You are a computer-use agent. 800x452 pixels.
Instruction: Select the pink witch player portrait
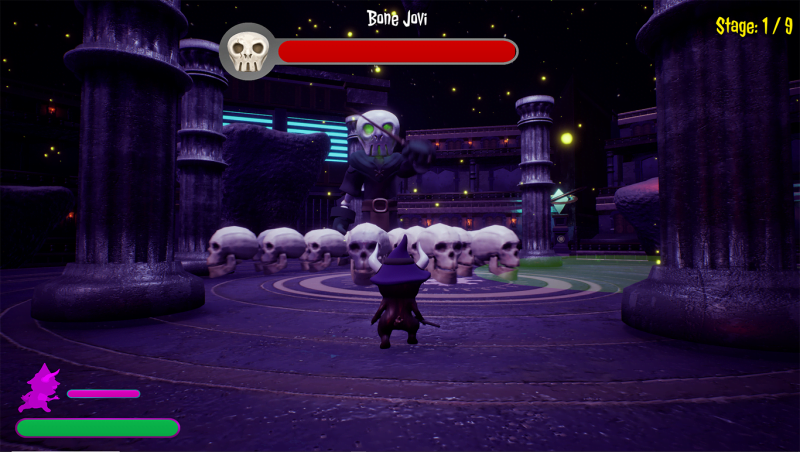click(40, 388)
